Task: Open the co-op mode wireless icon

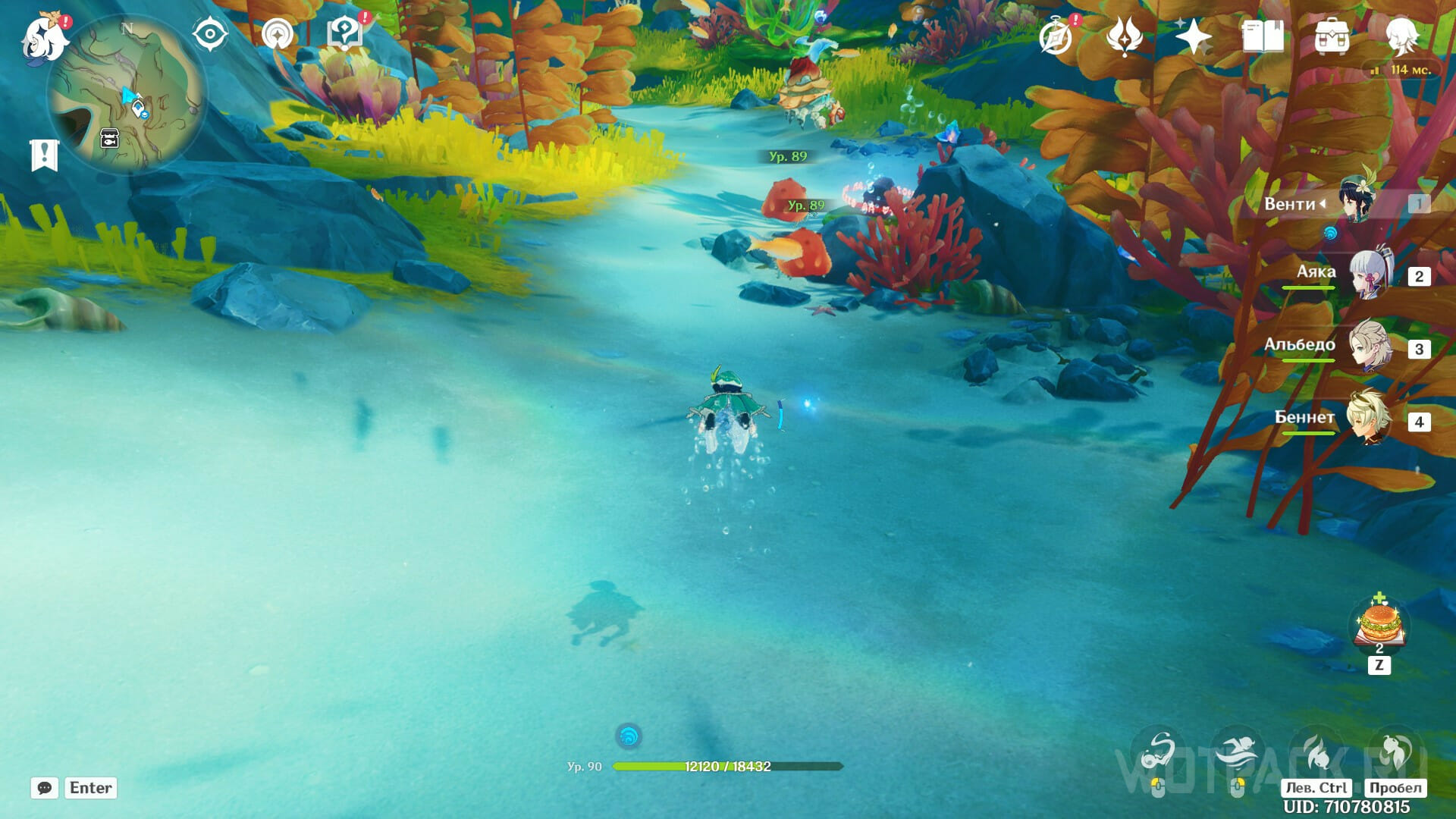Action: (278, 35)
